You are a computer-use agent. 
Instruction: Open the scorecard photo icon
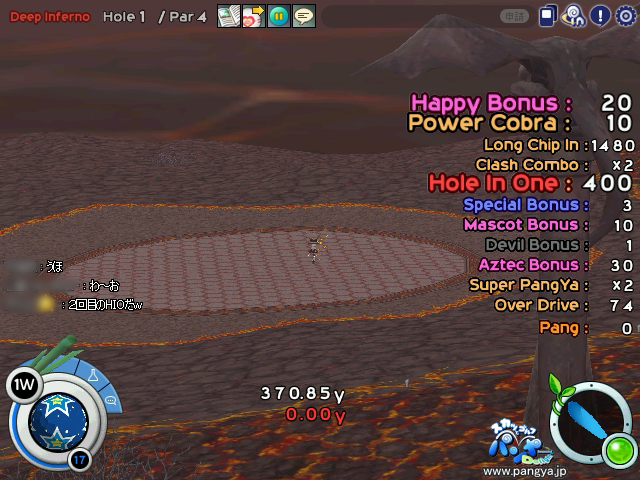tap(228, 16)
